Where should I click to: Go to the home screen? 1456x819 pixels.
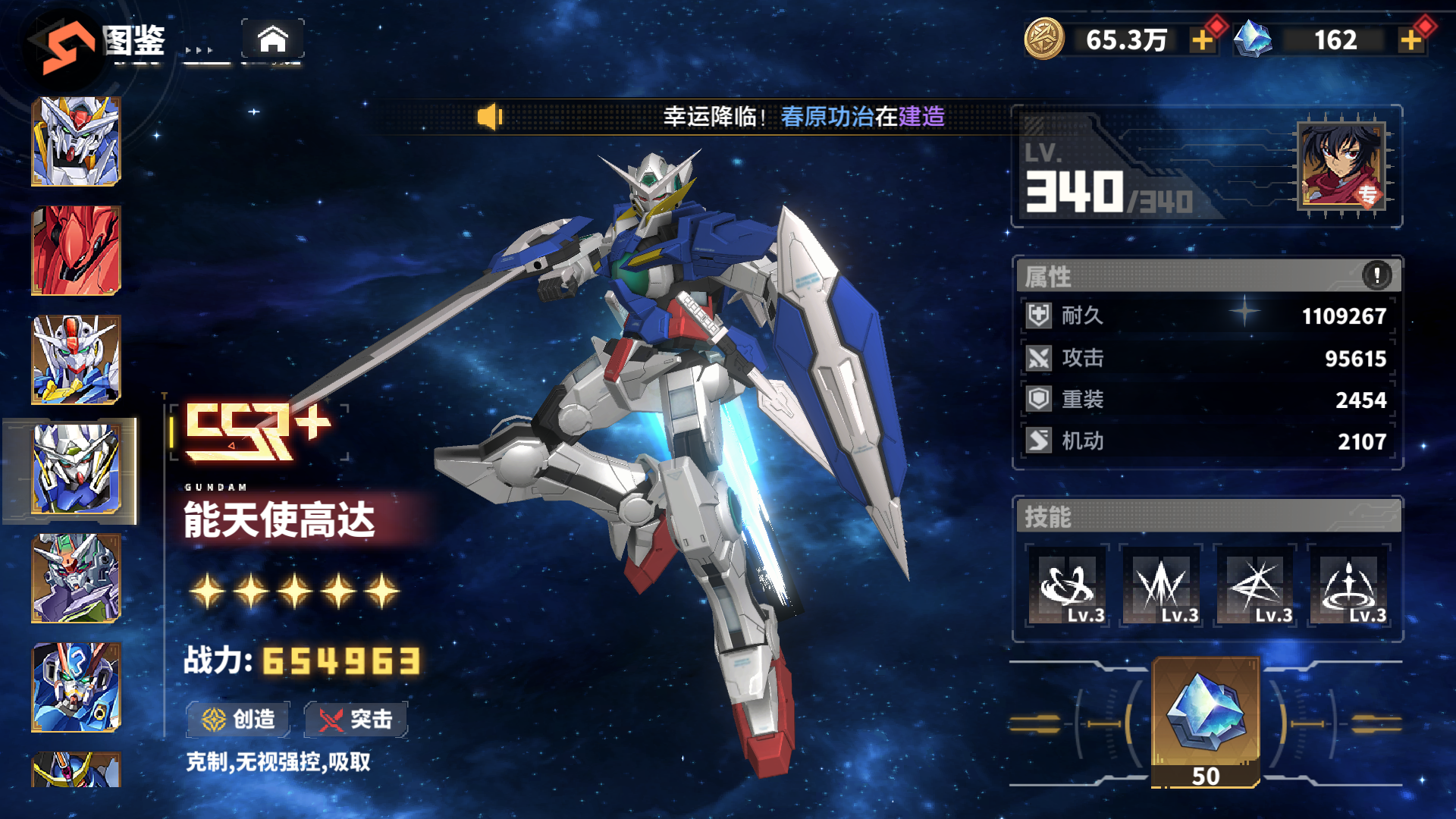tap(272, 39)
